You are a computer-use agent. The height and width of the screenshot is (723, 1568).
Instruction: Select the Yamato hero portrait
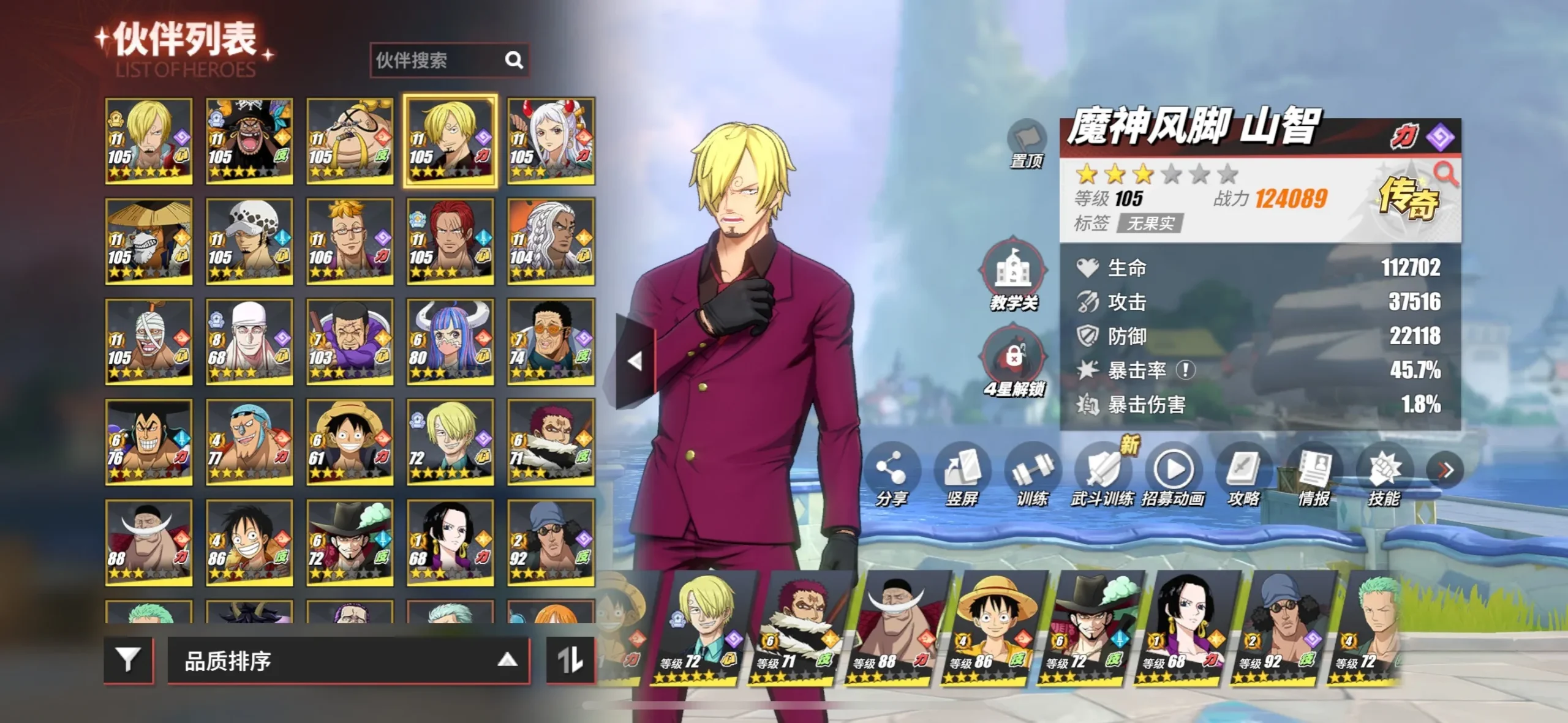(x=550, y=141)
